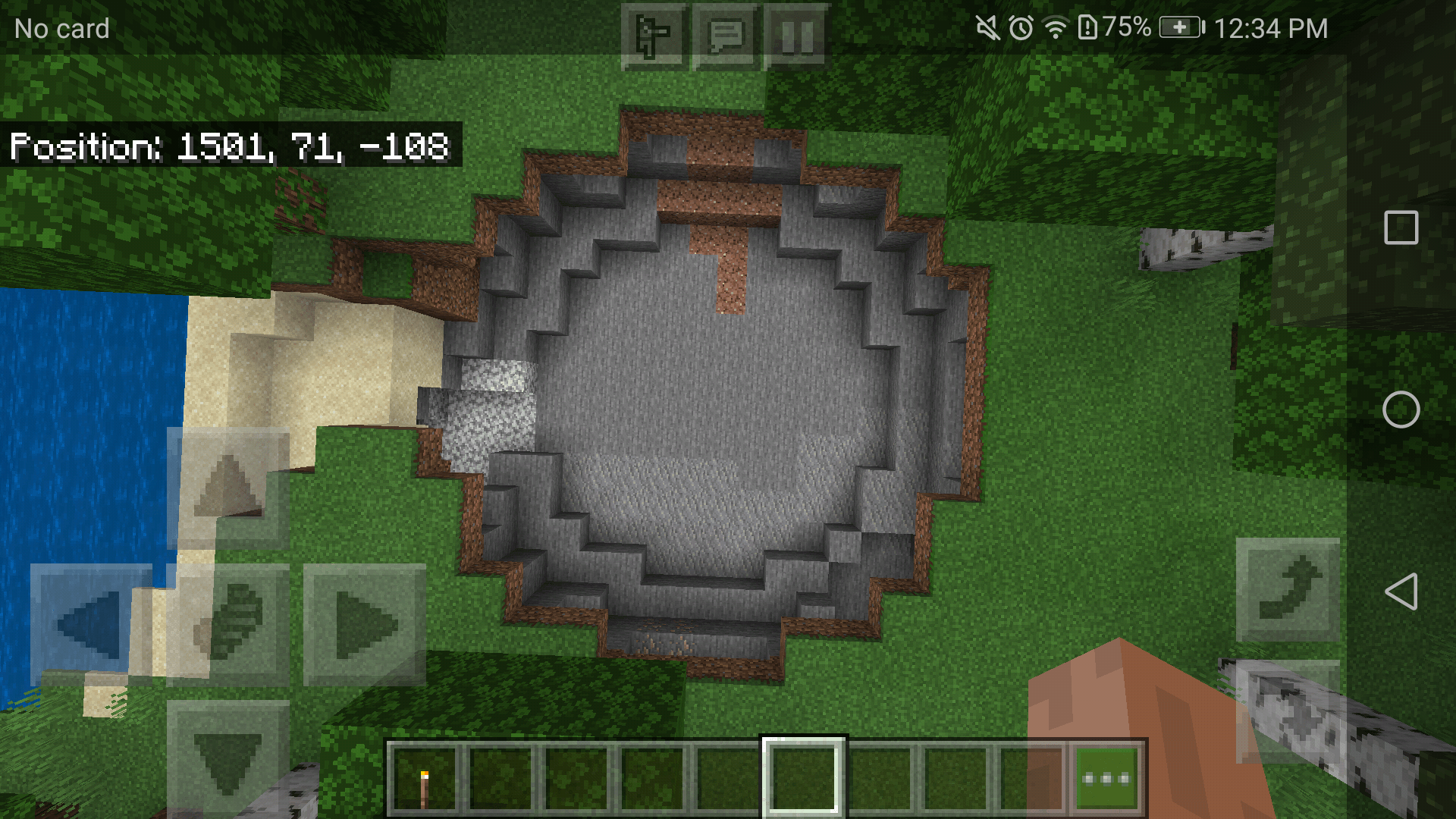Tap the alarm clock status icon
Screen dimensions: 1456x819
[1020, 28]
